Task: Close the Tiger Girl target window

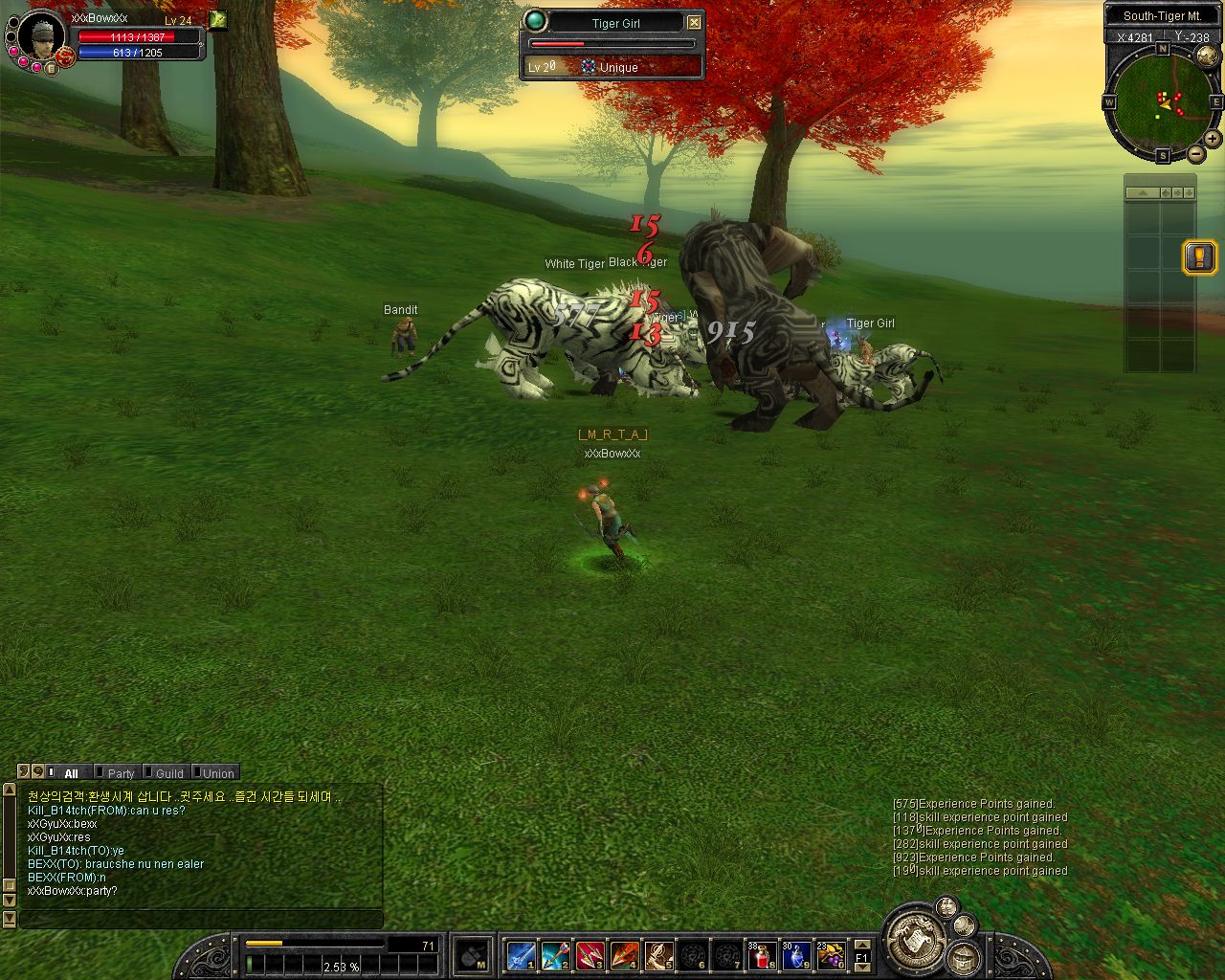Action: click(x=695, y=22)
